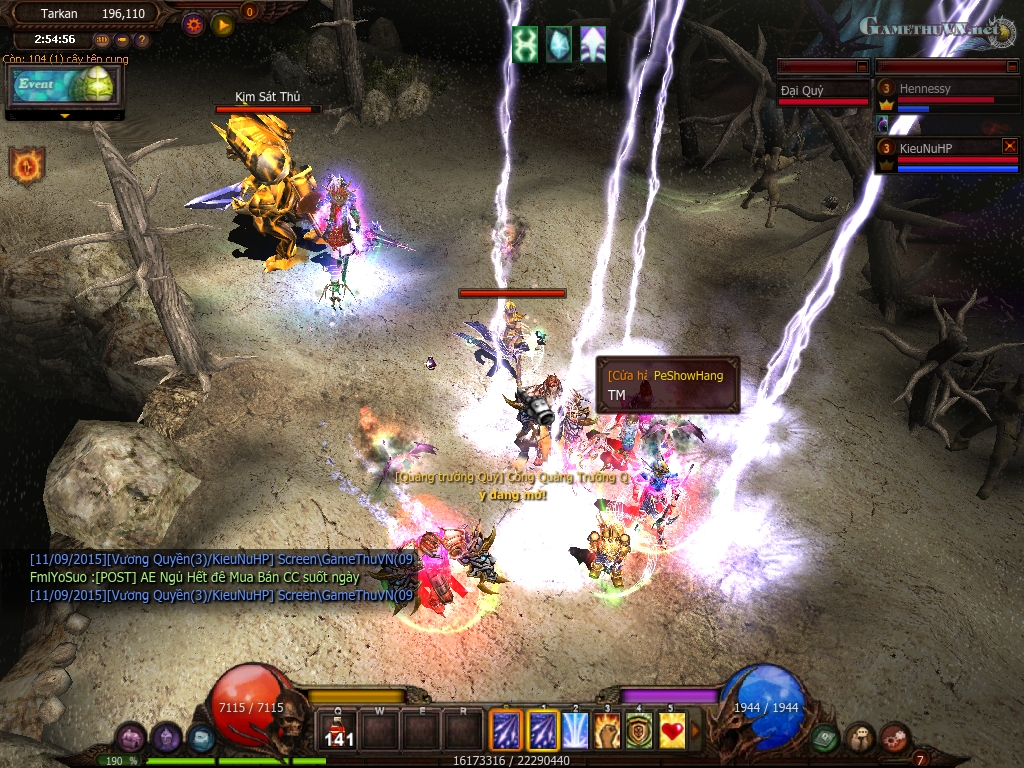The image size is (1024, 768).
Task: Minimize the party list panel
Action: pyautogui.click(x=1011, y=66)
